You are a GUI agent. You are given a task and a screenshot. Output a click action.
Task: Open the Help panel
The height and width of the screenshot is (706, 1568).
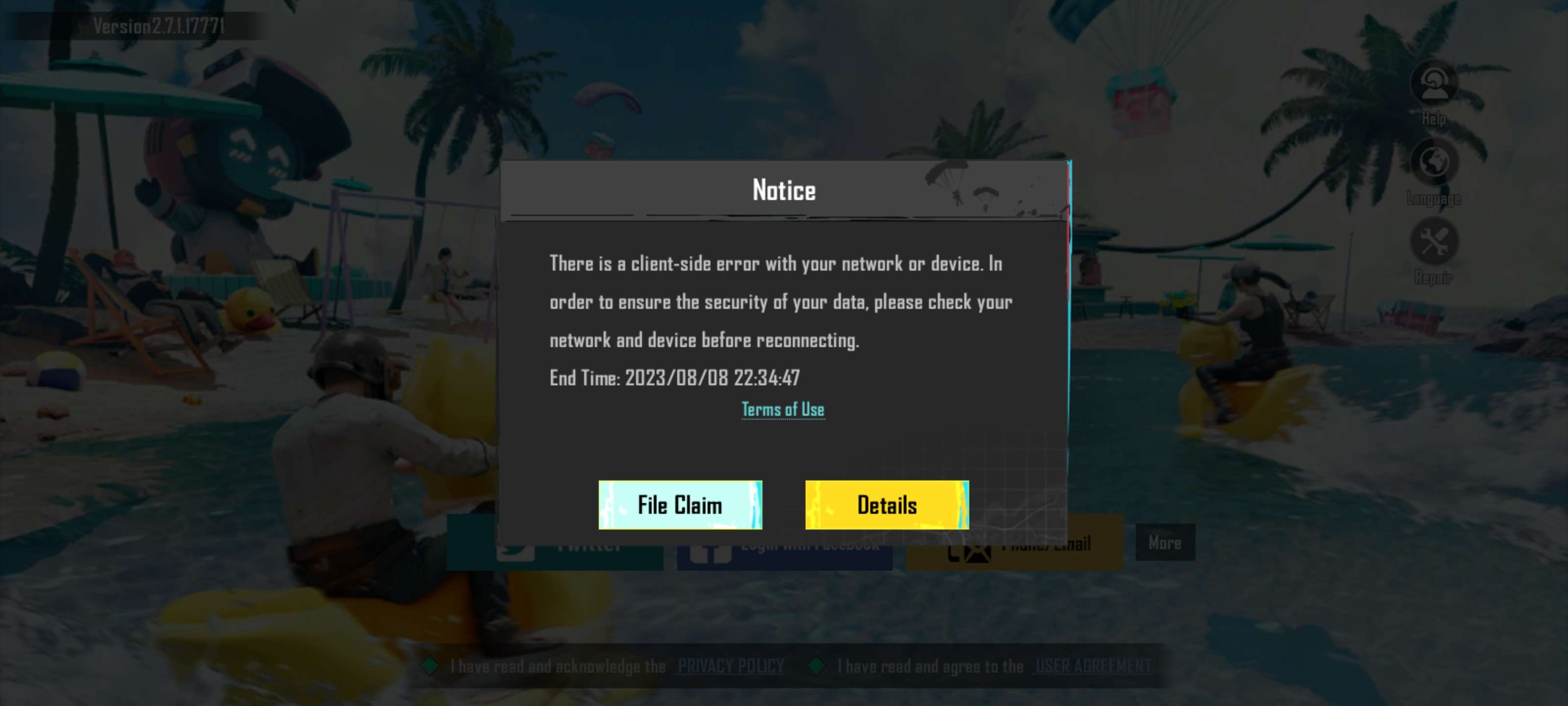[1435, 85]
